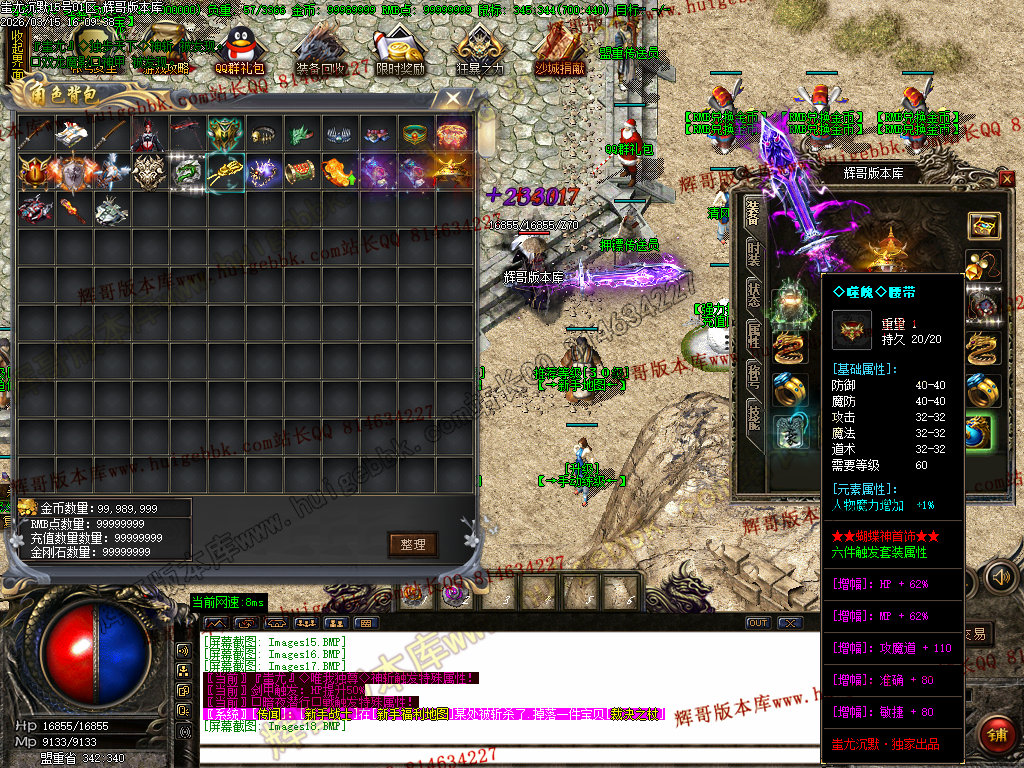
Task: Activate the 狂暴之力 berserk power icon
Action: (x=480, y=52)
